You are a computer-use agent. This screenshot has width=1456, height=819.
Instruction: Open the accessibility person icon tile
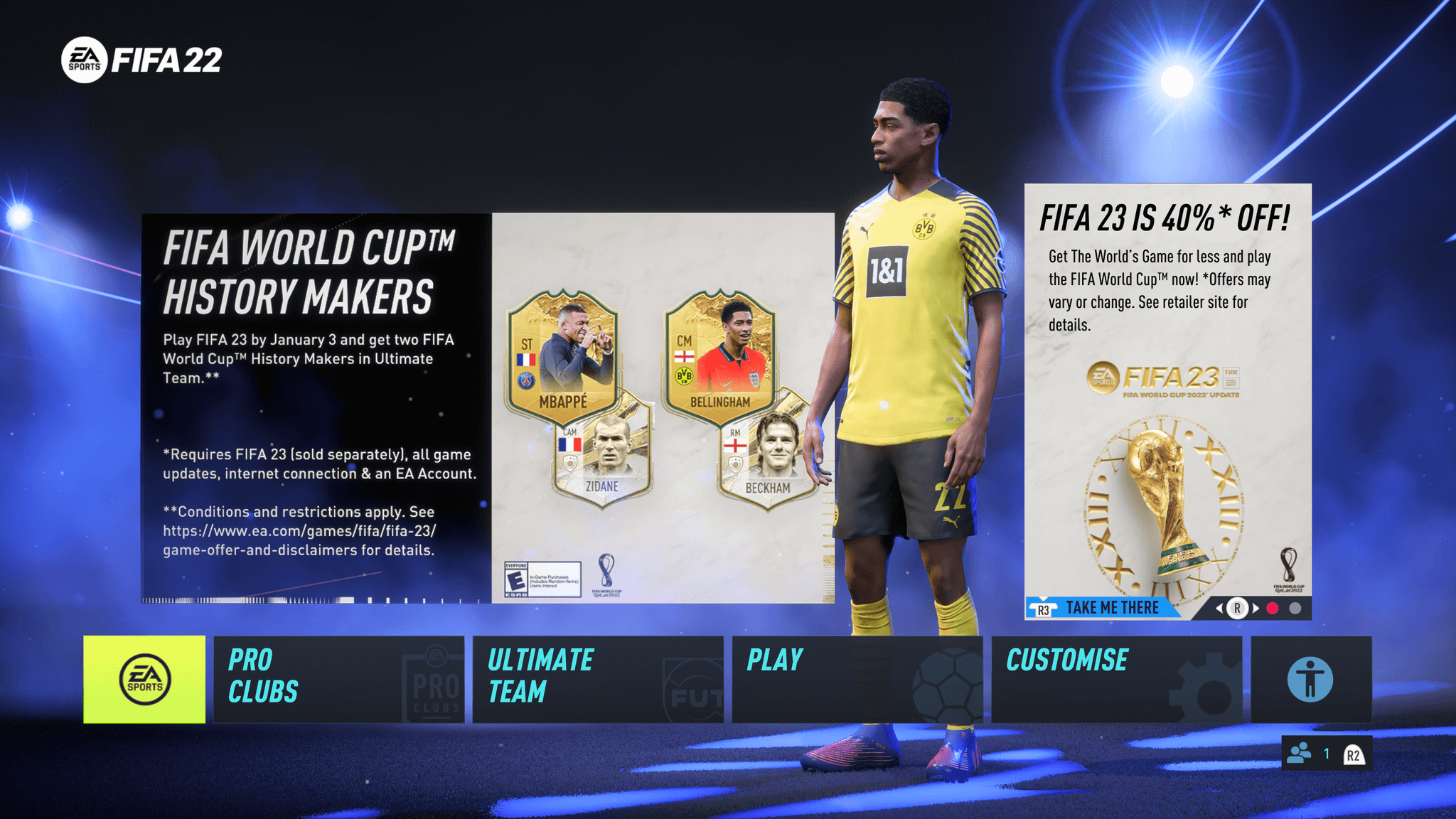tap(1312, 679)
